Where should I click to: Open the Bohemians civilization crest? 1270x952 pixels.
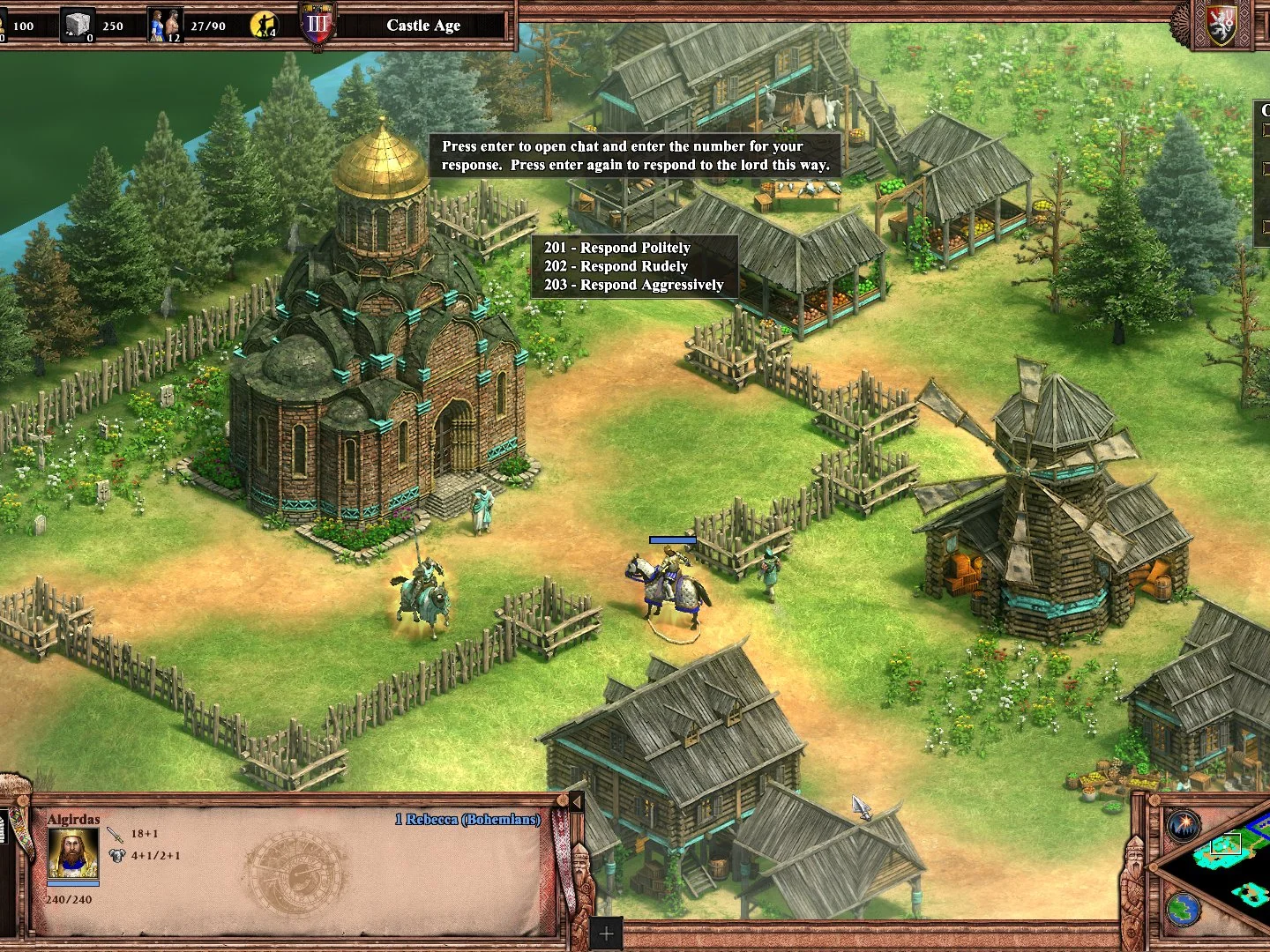click(1221, 26)
